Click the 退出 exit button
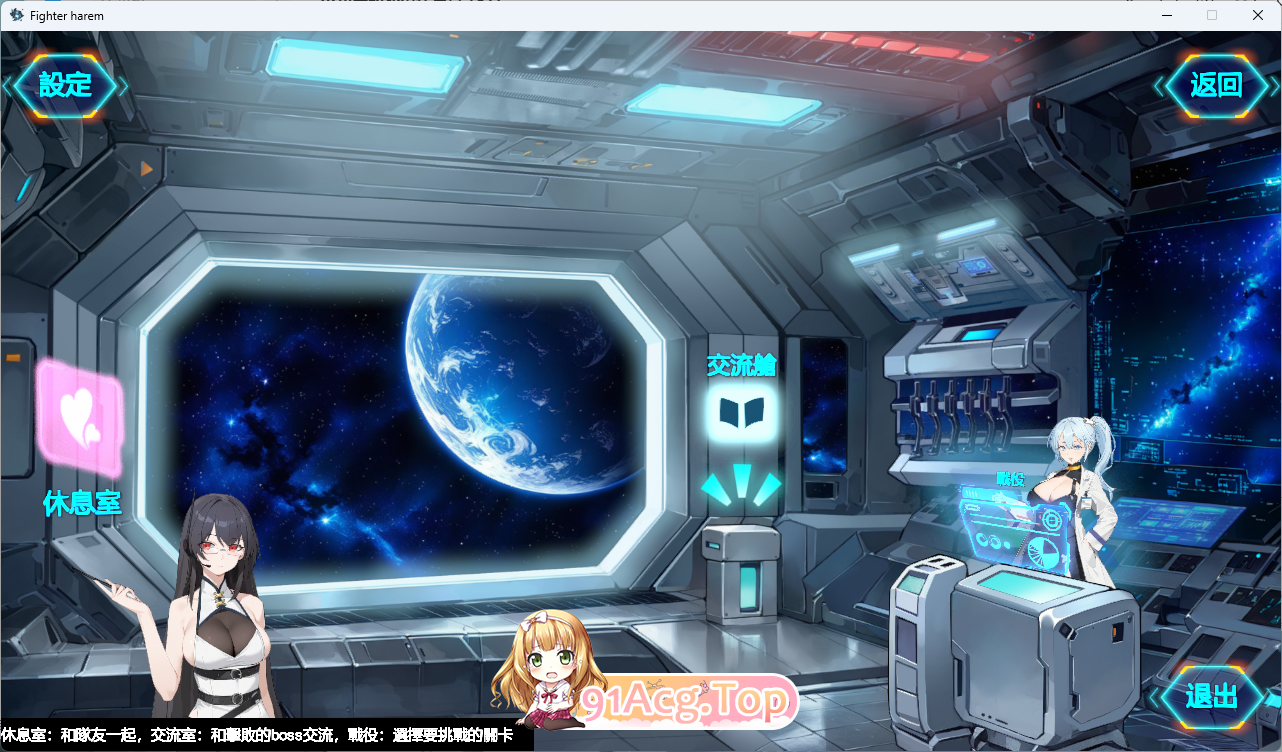The width and height of the screenshot is (1282, 752). pos(1211,695)
